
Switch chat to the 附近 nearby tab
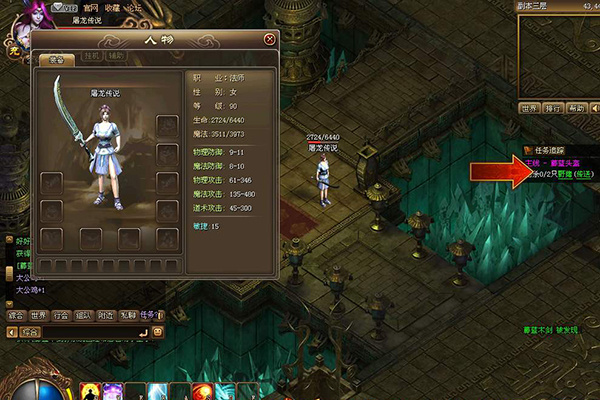click(105, 314)
